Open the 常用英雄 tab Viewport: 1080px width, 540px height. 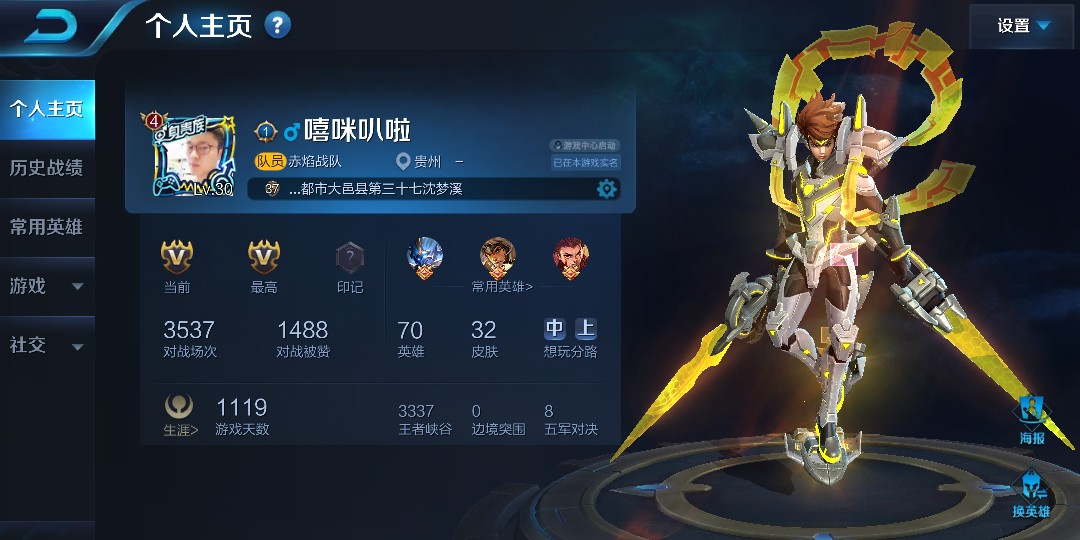click(47, 227)
